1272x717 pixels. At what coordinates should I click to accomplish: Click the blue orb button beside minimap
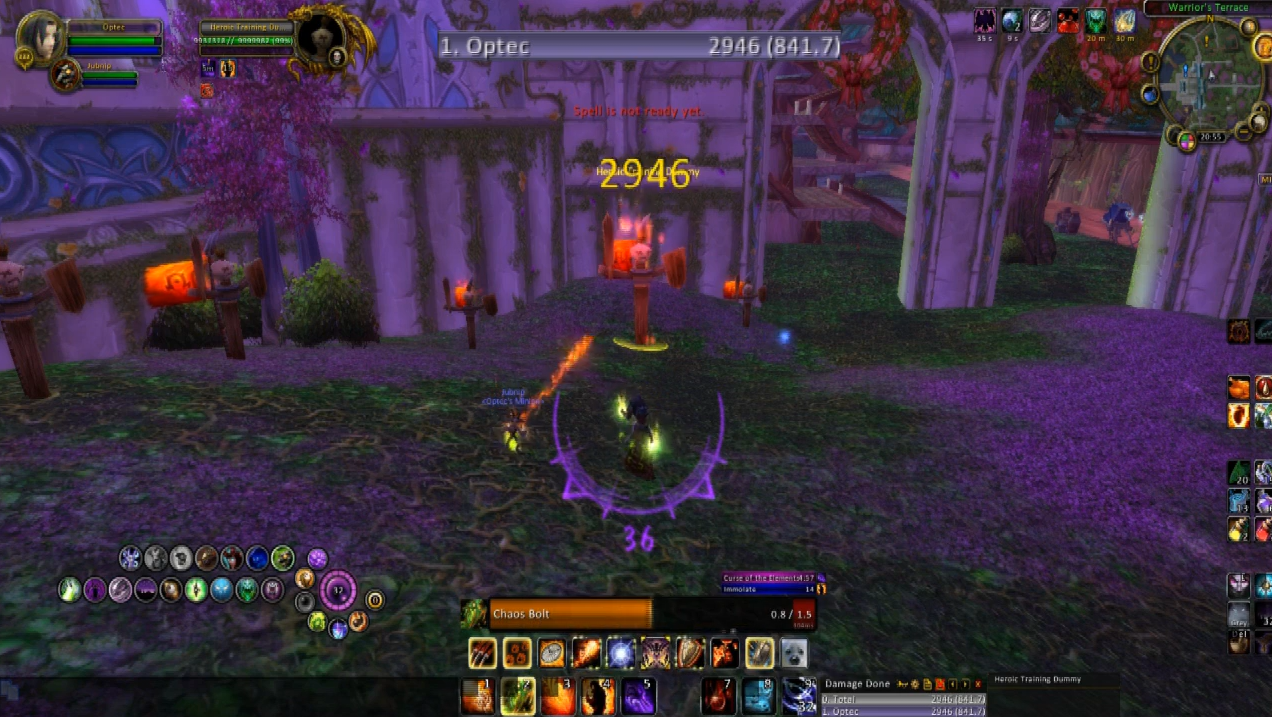[x=1150, y=94]
